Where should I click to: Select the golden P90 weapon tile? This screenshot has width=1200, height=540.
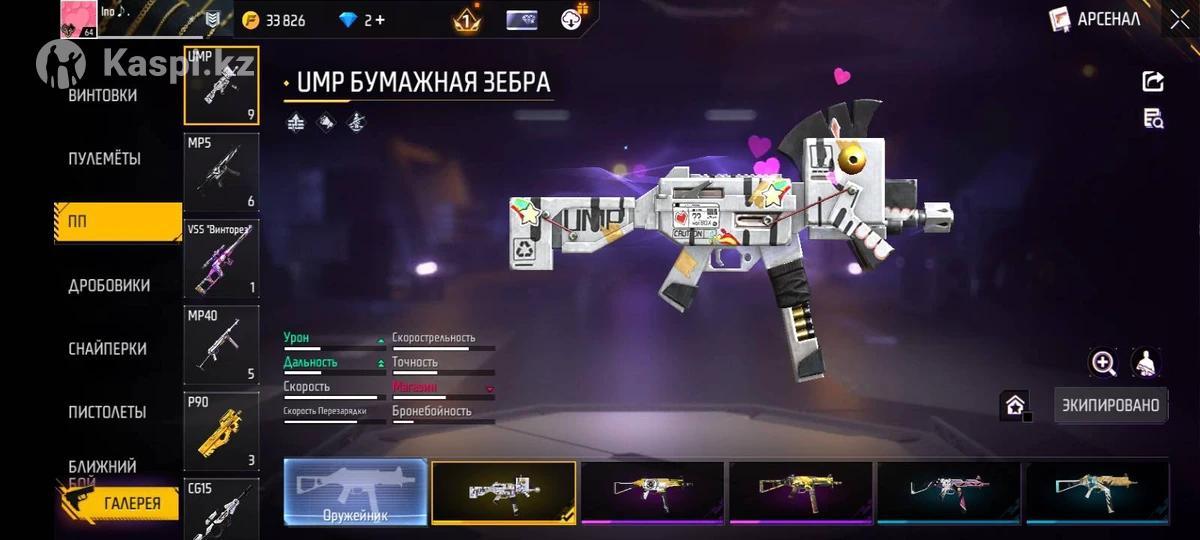(221, 431)
